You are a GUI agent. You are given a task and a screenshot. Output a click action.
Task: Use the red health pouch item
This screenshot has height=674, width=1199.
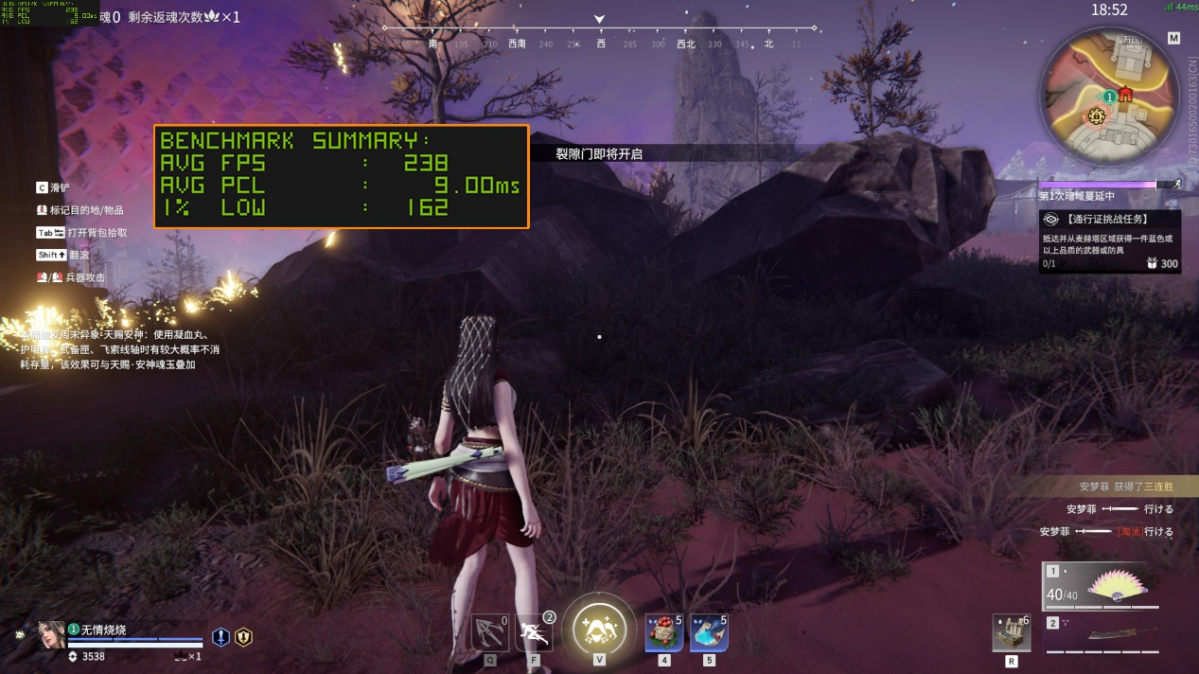(x=664, y=633)
